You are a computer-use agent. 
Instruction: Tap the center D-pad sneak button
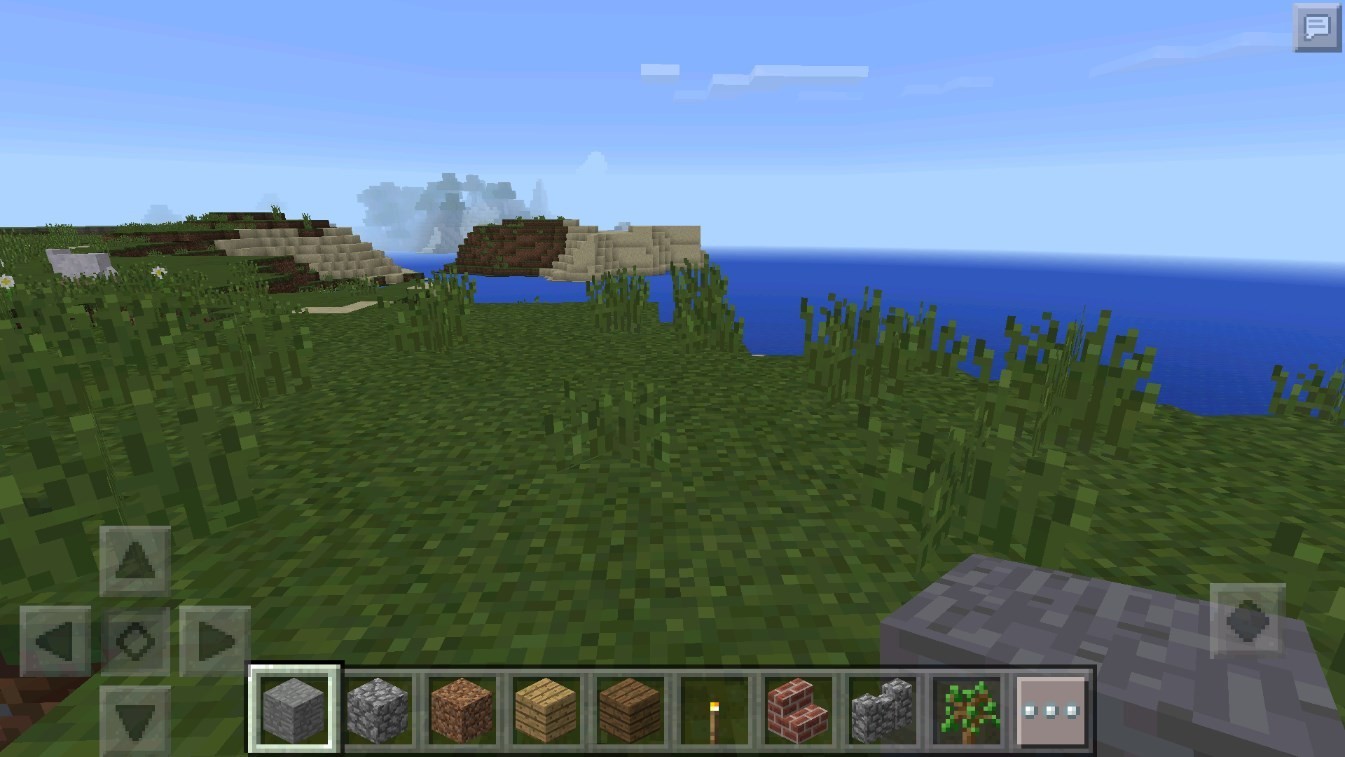click(135, 641)
